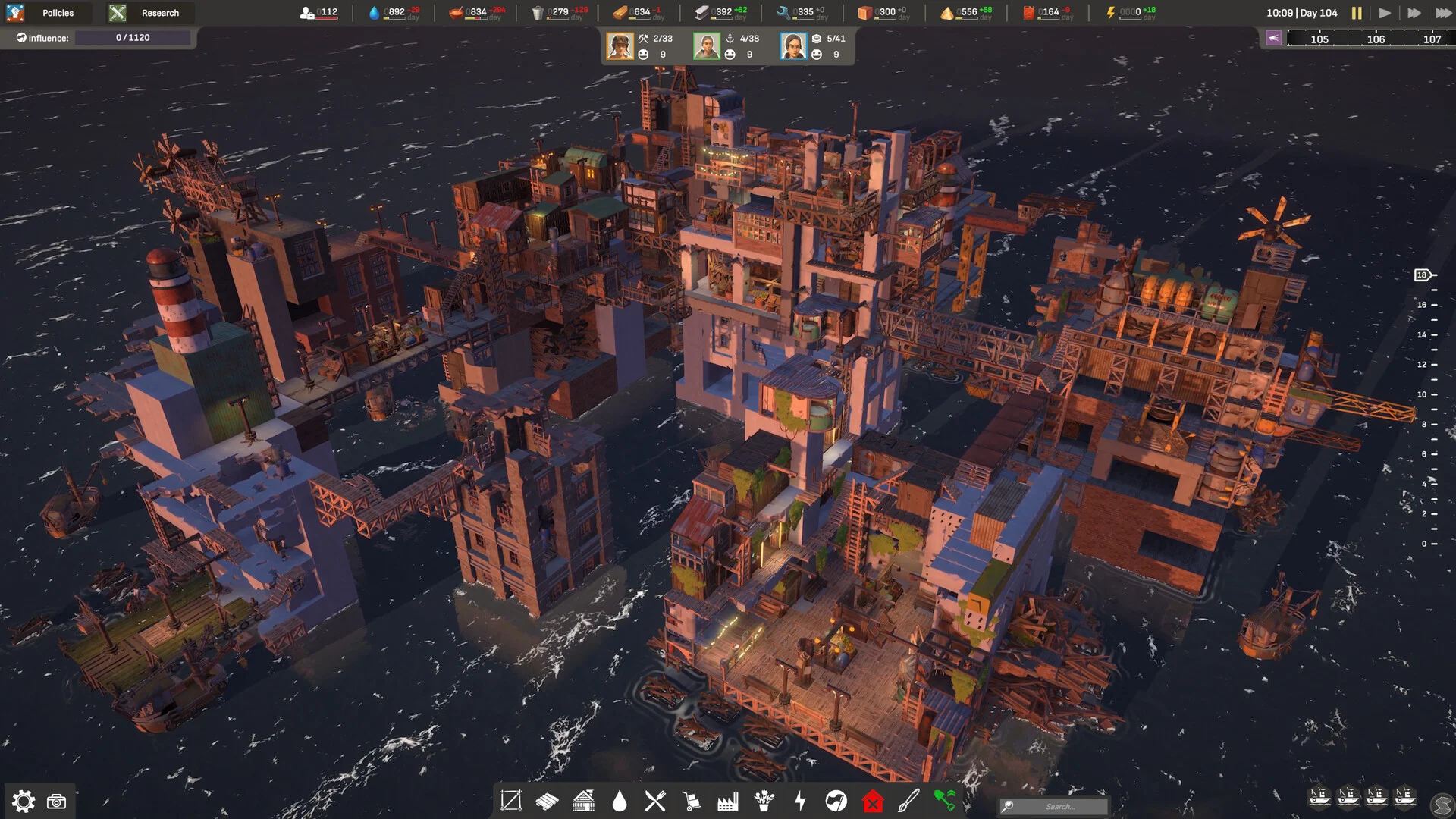The width and height of the screenshot is (1456, 819).
Task: Select the wooden platform build category
Action: 547,801
